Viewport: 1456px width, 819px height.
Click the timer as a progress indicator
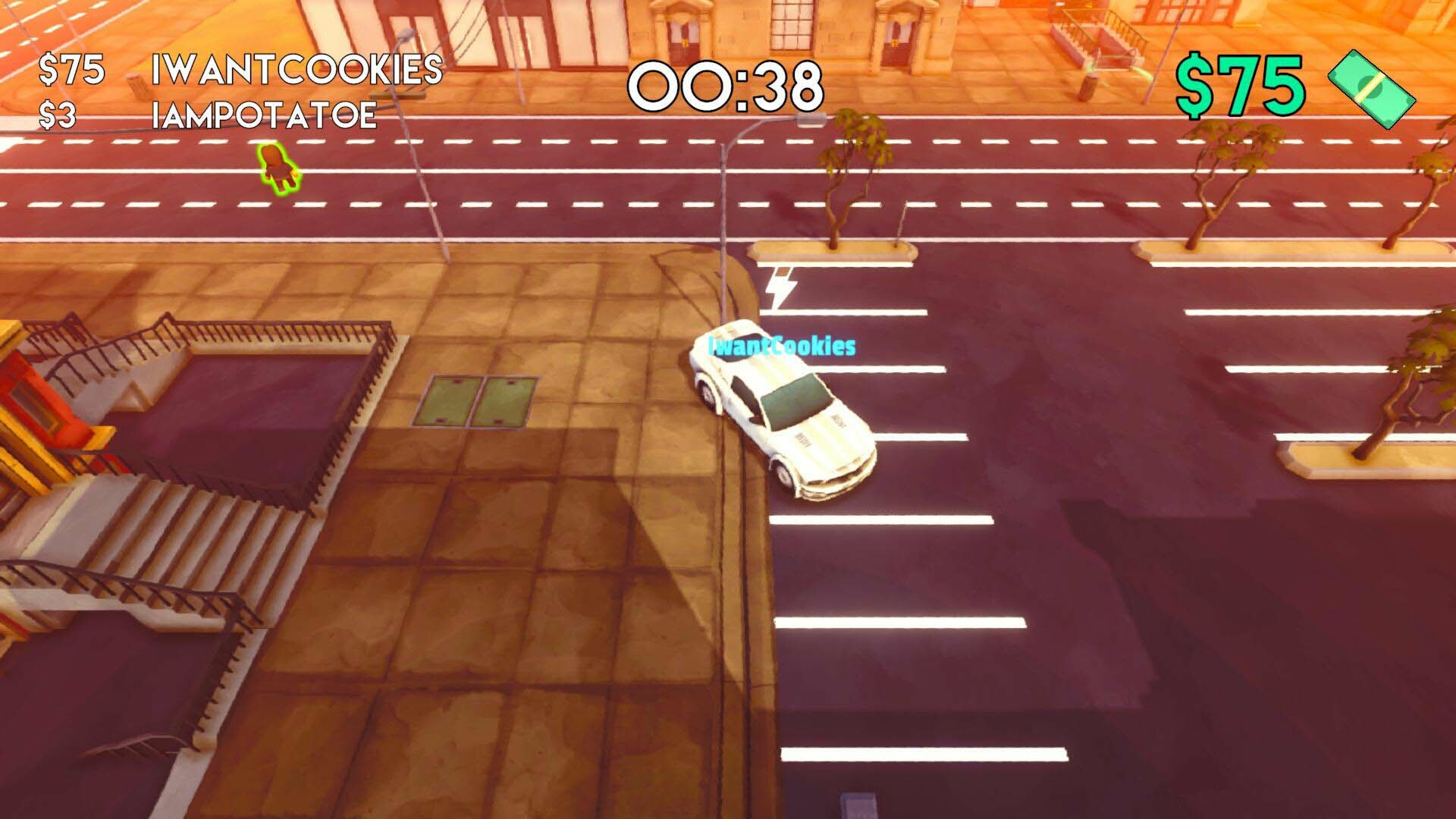(726, 85)
